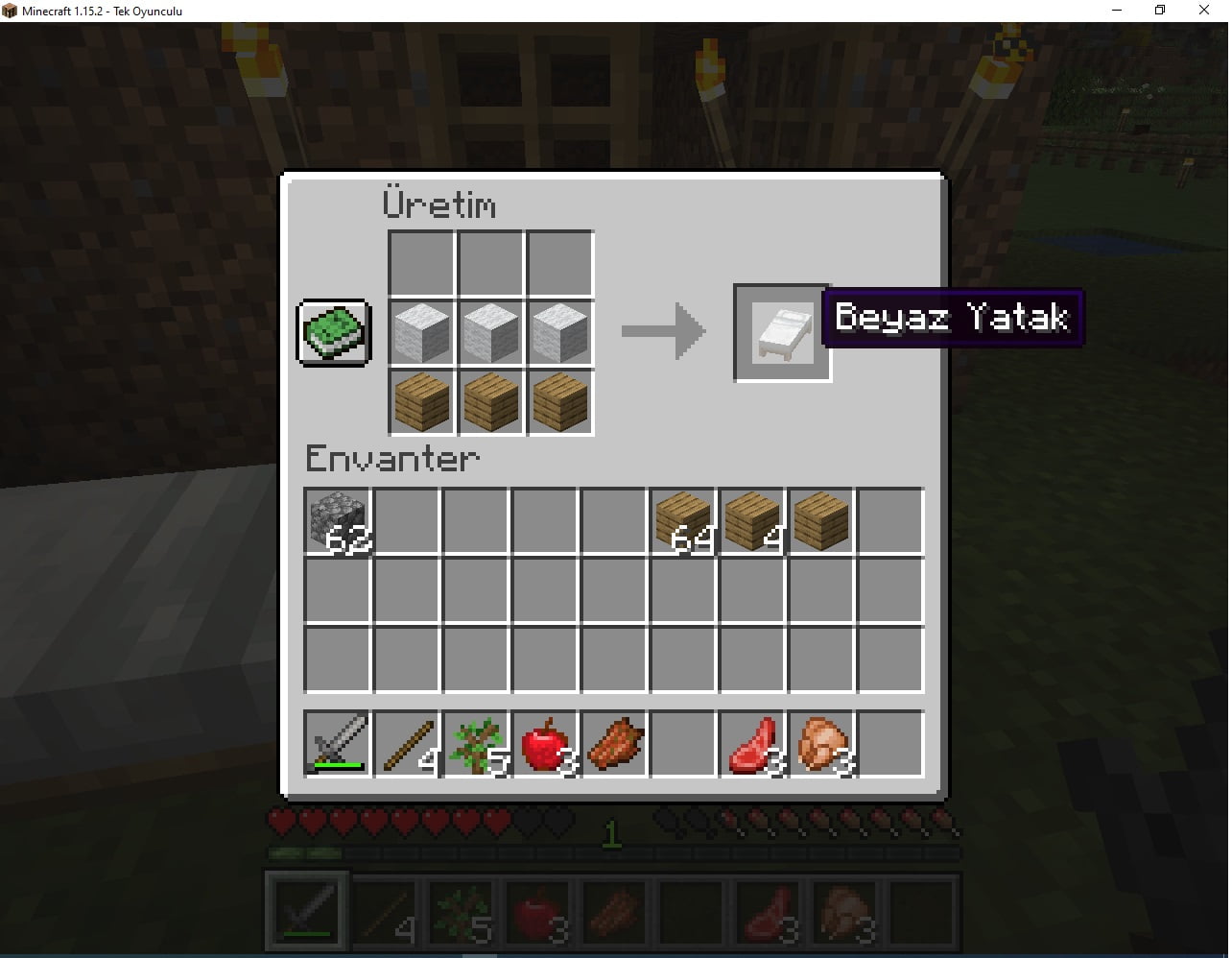
Task: Select a white wool block in the crafting grid
Action: 421,332
